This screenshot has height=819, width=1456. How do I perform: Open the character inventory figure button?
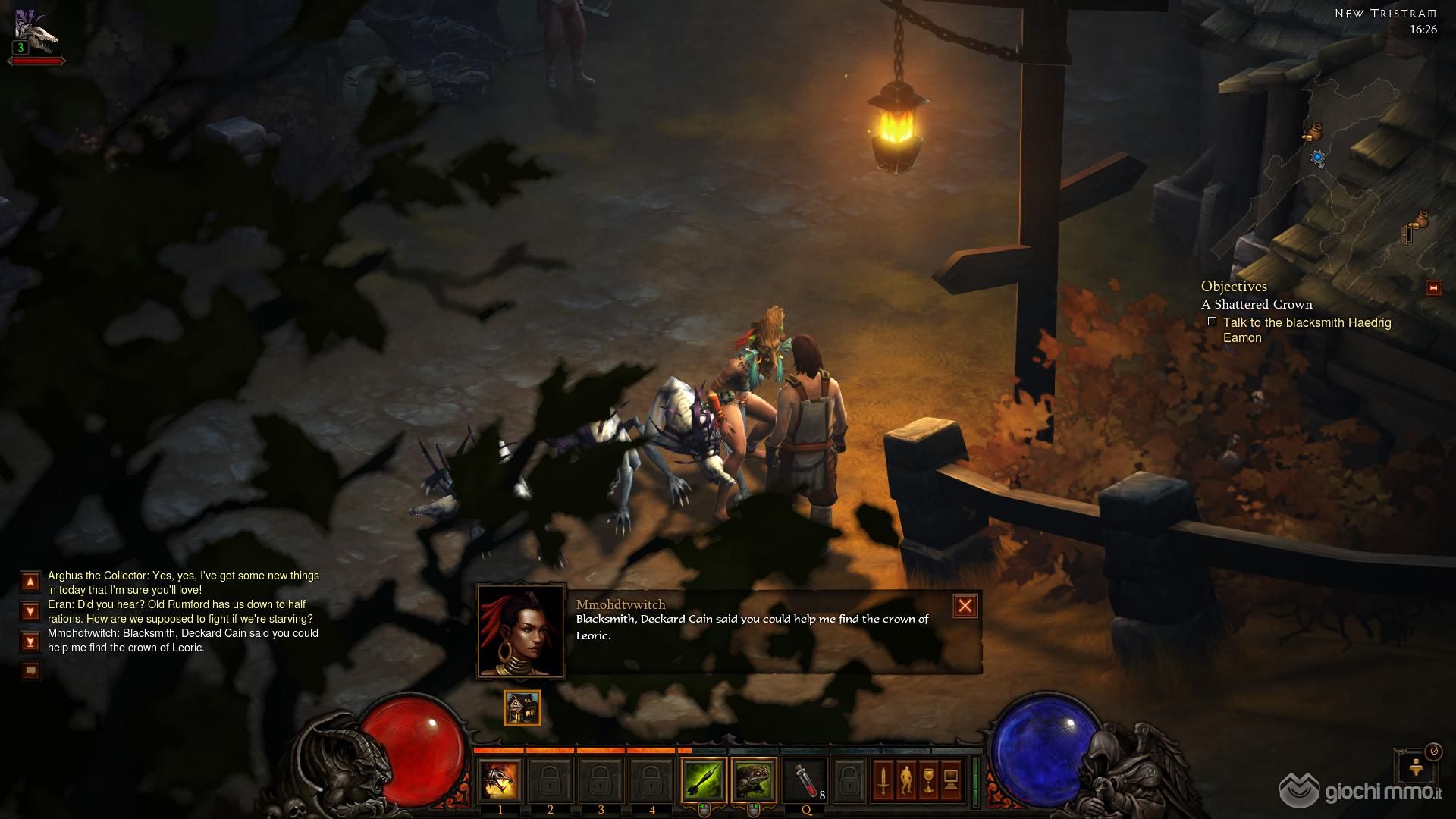(x=905, y=780)
